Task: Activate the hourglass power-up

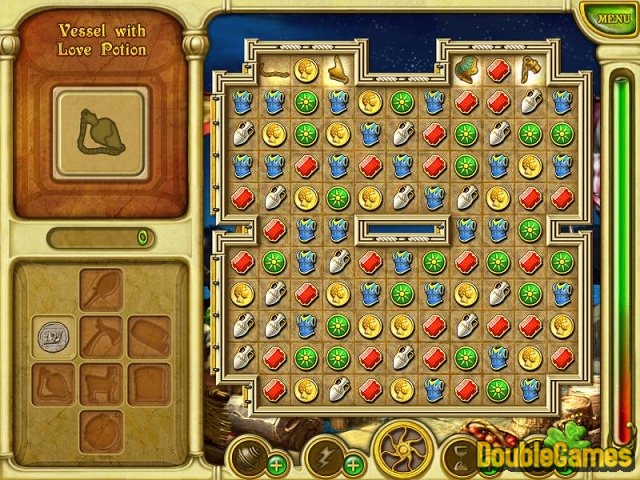Action: click(x=461, y=456)
